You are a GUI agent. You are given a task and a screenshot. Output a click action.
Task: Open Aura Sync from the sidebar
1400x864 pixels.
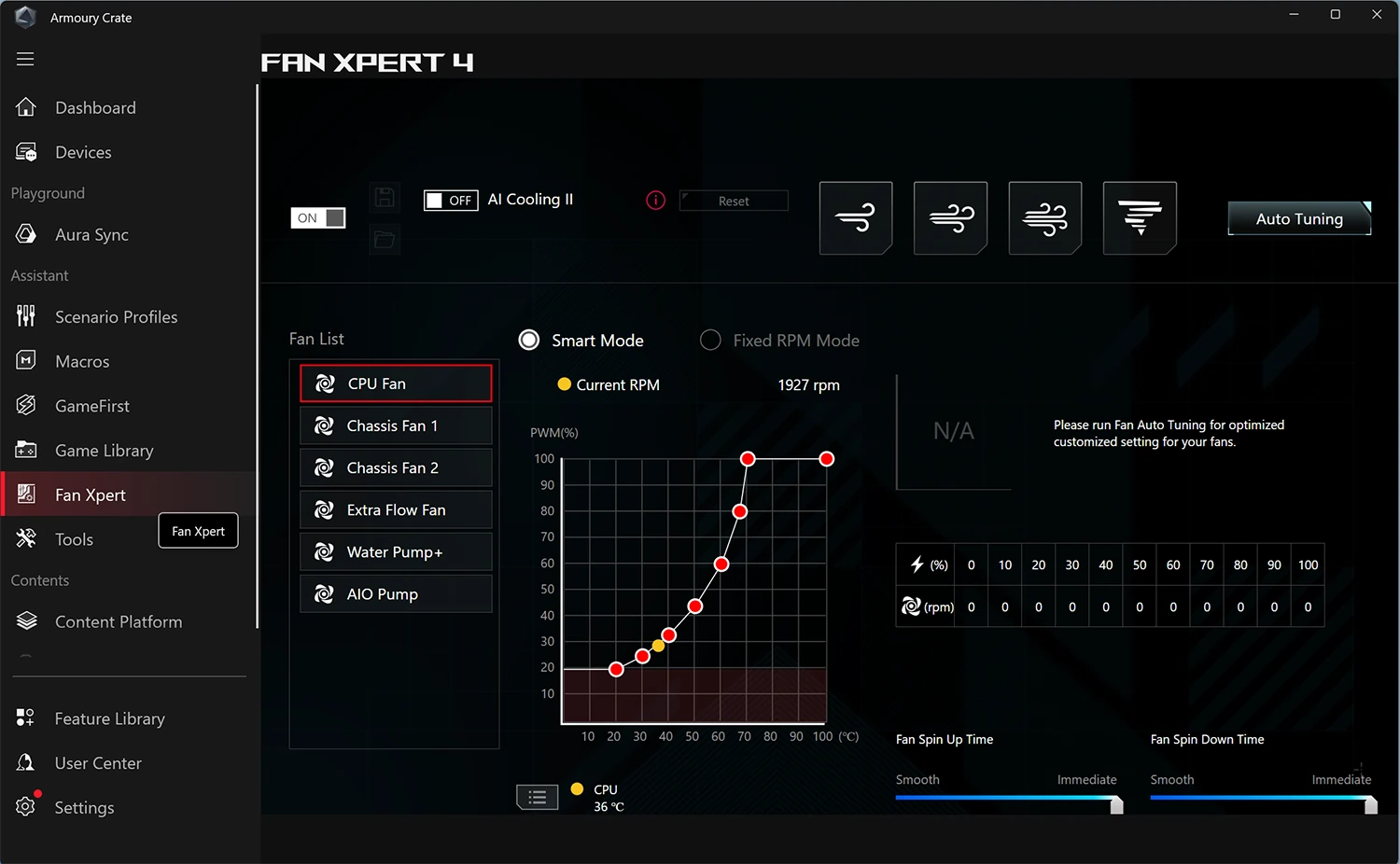pos(91,234)
